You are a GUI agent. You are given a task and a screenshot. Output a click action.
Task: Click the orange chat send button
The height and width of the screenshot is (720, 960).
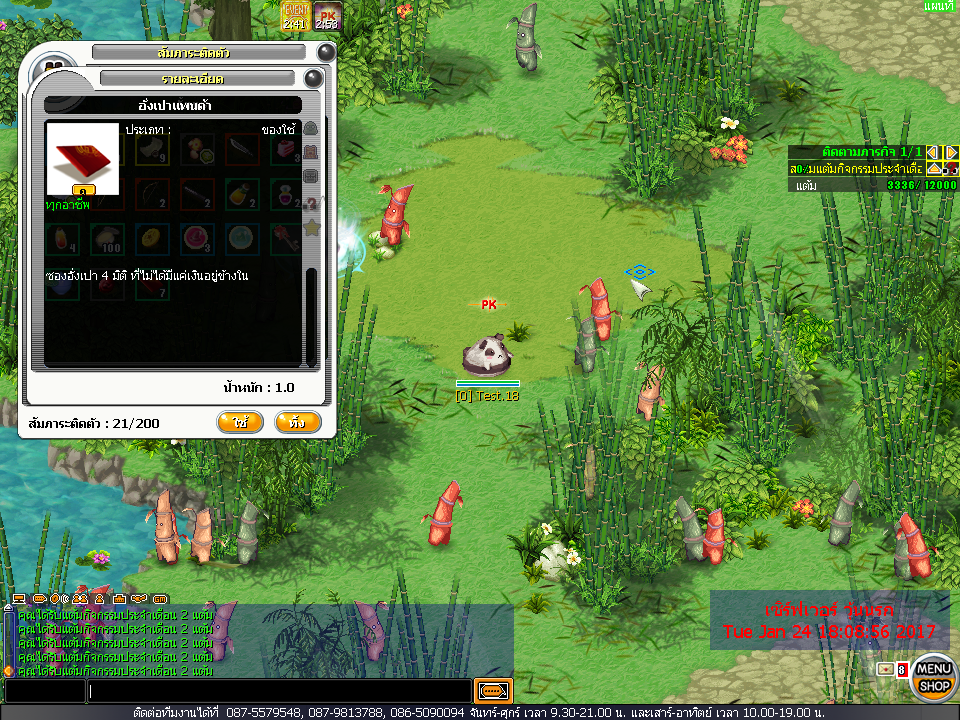coord(493,691)
